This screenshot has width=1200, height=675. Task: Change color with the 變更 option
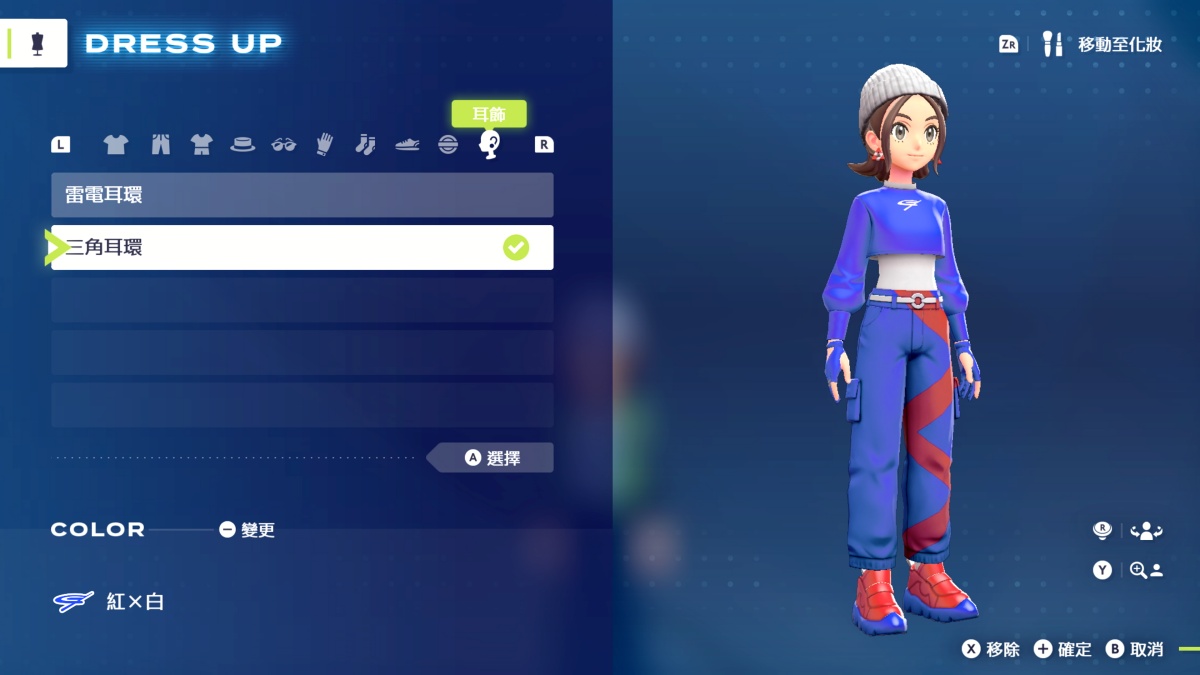click(247, 530)
